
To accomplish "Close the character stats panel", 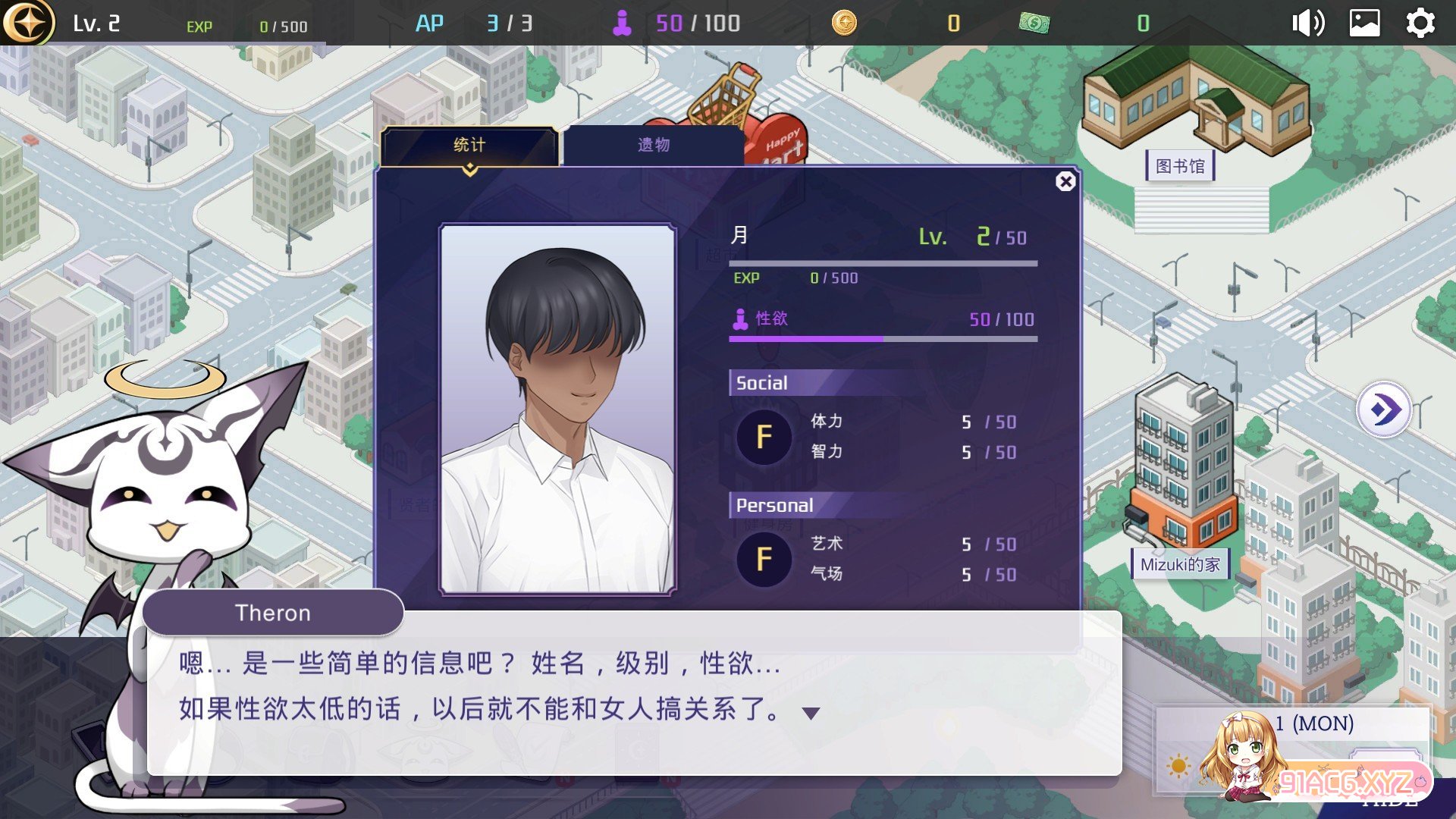I will point(1065,182).
